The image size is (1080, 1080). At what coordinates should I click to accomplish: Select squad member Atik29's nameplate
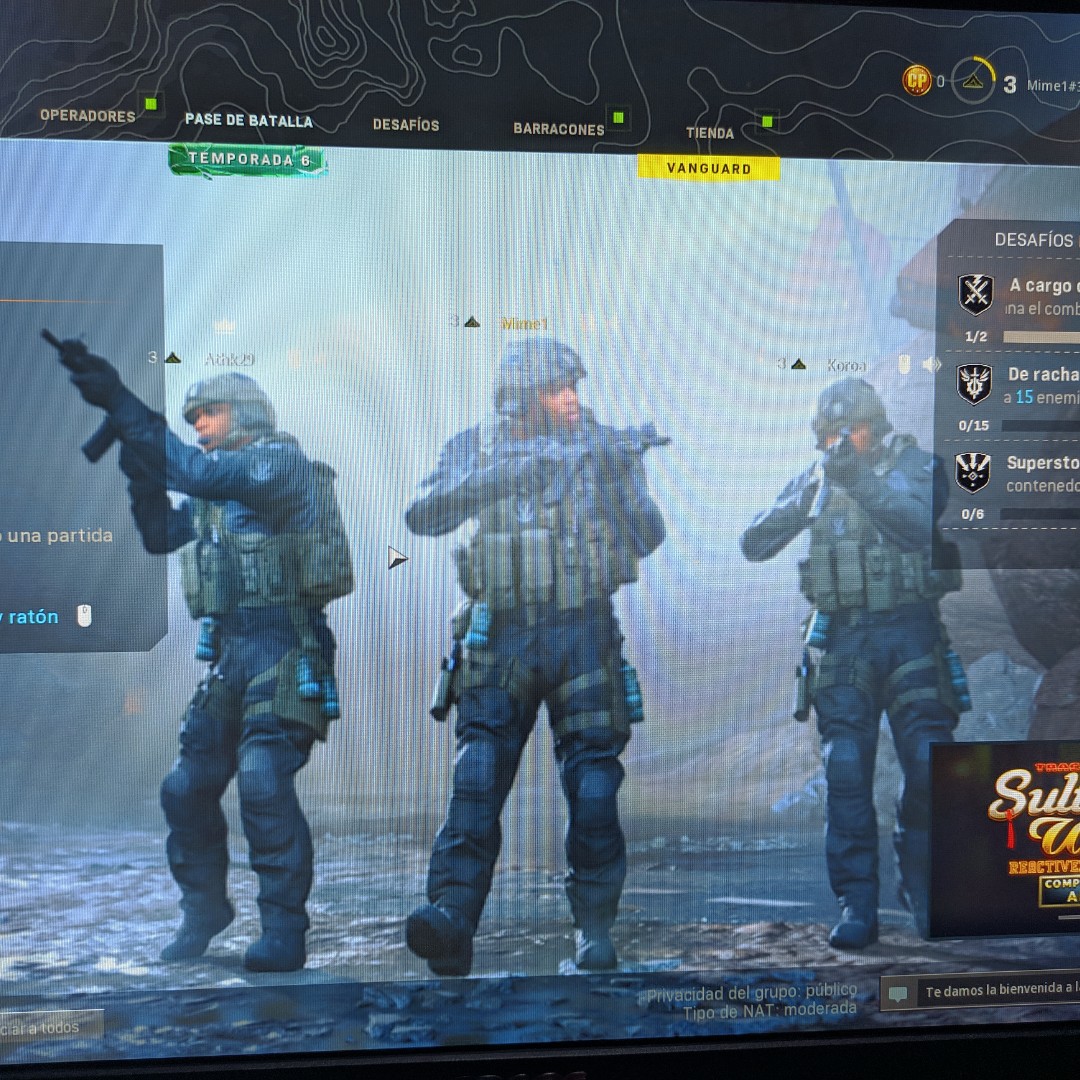pos(229,359)
